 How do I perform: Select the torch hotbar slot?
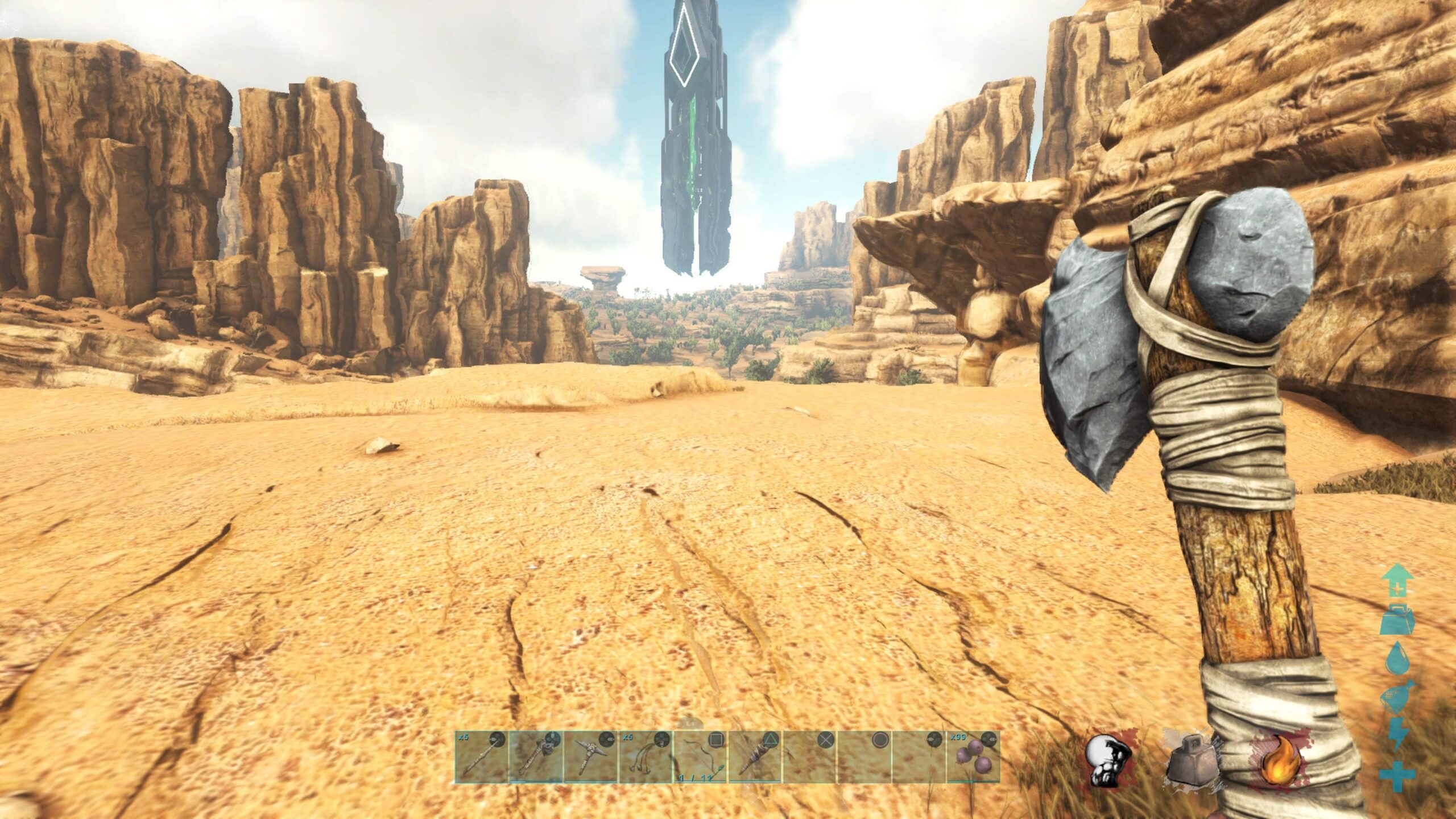(x=755, y=756)
